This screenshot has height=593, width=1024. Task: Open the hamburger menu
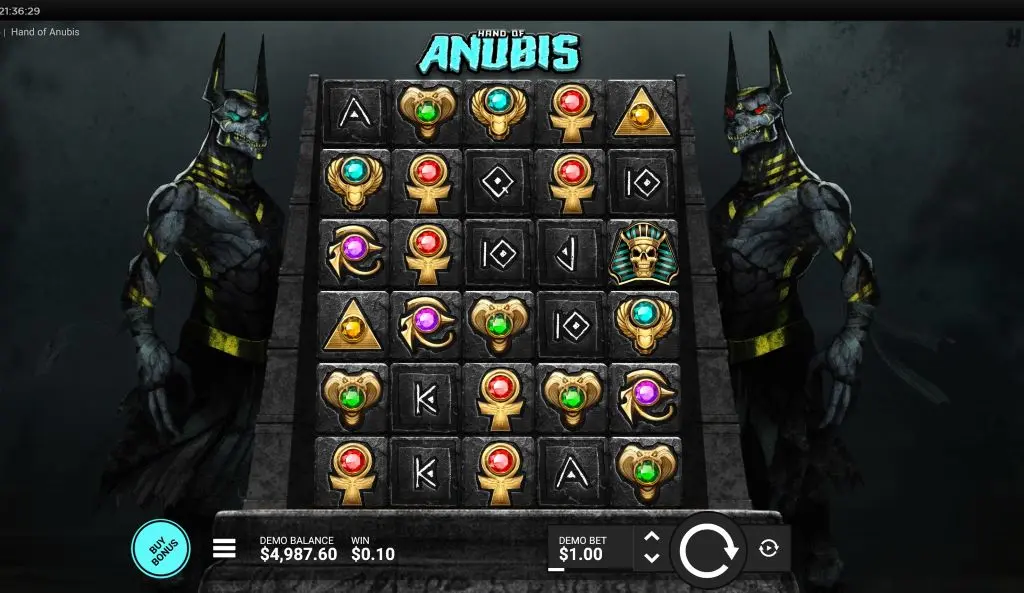coord(224,548)
